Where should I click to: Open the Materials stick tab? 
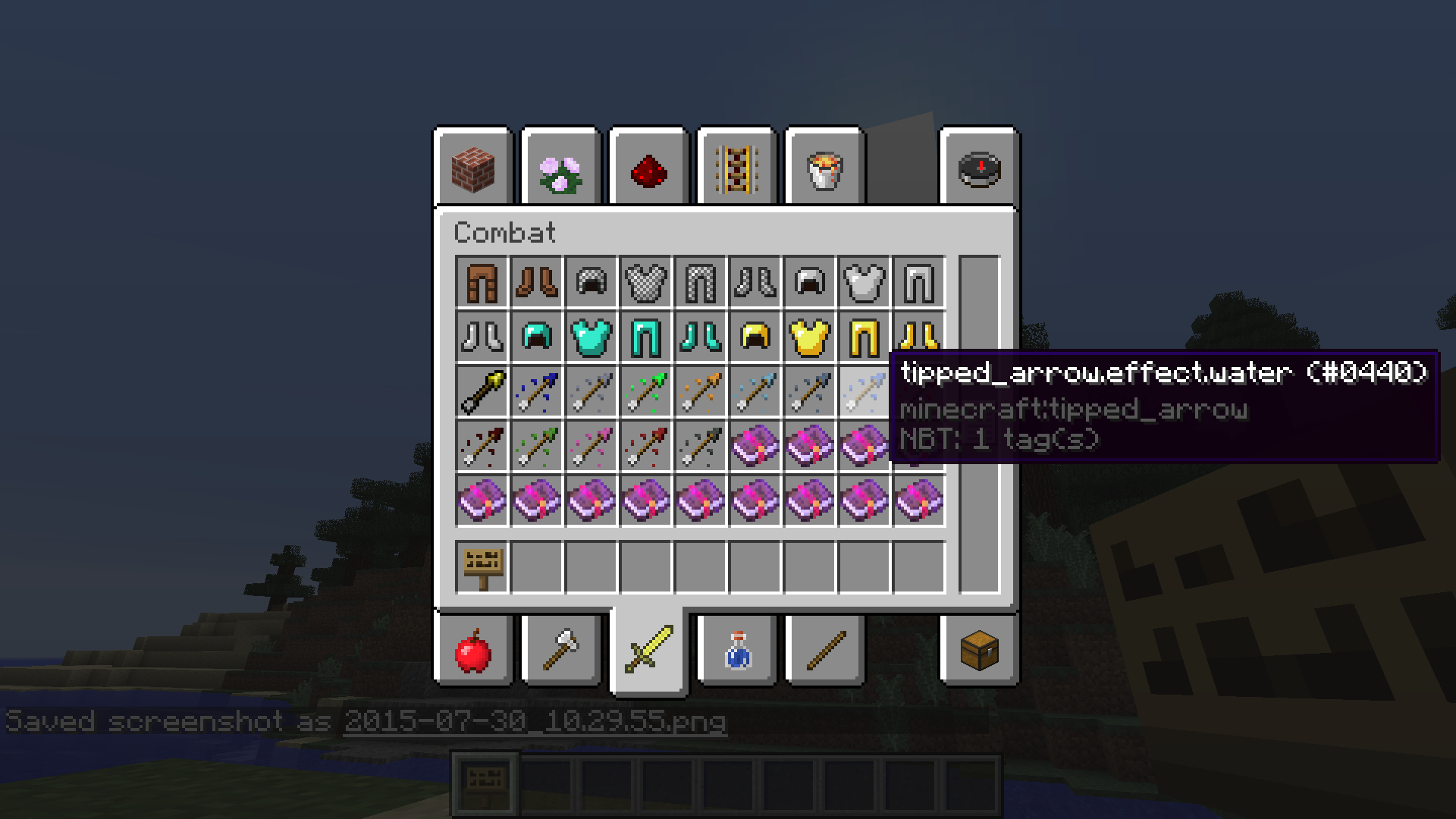click(x=825, y=651)
